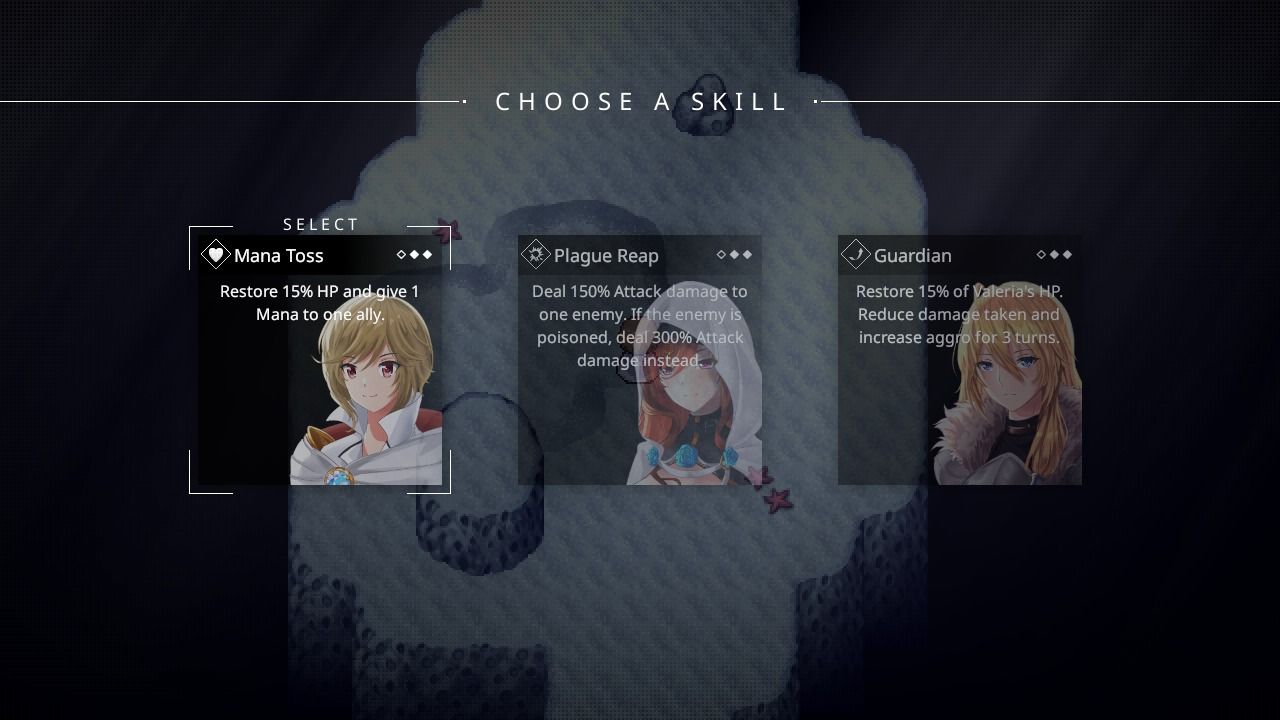Choose the Mana Toss skill card

pos(320,360)
